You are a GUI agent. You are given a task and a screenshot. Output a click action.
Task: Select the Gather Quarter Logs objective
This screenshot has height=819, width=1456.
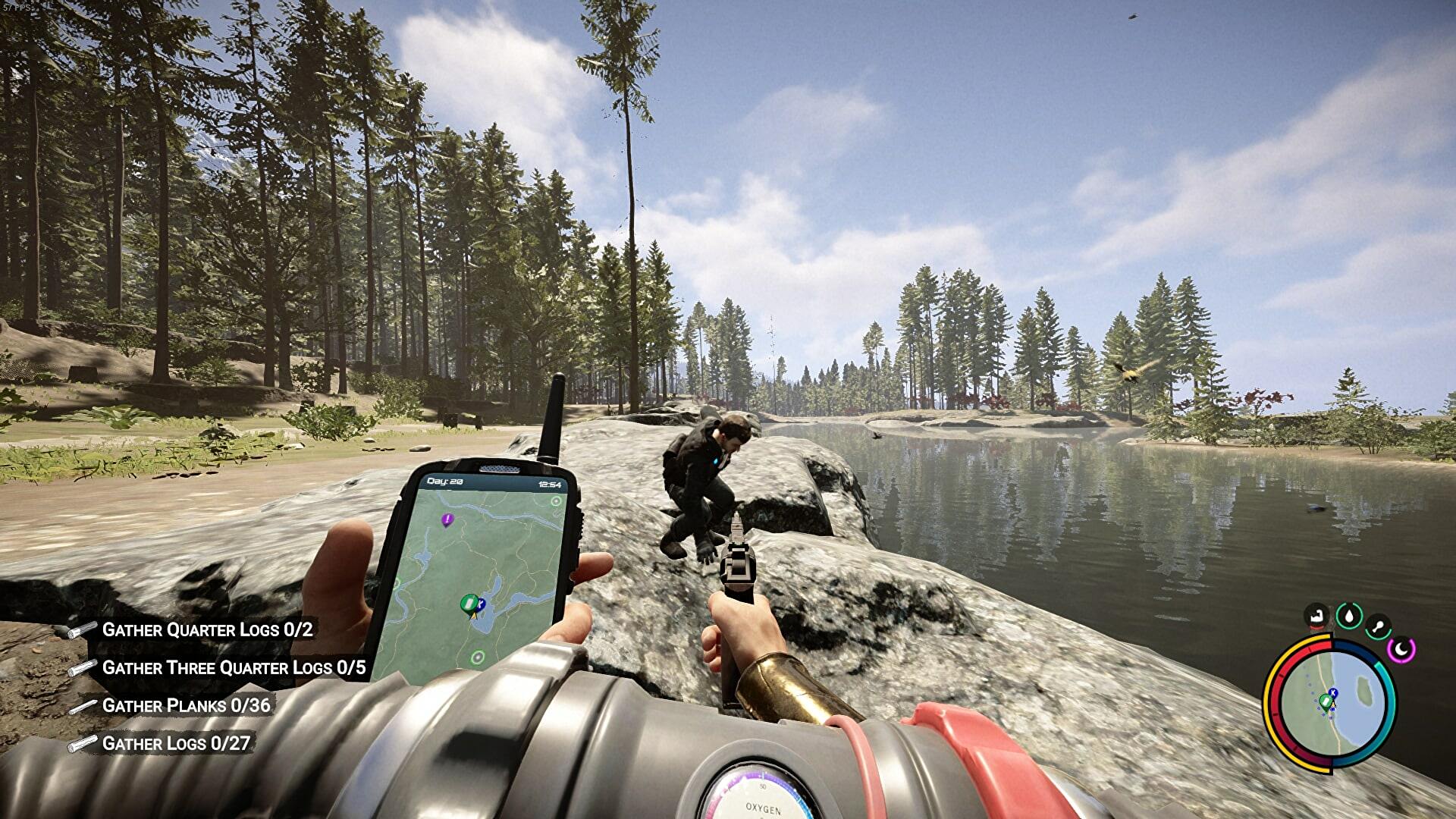coord(207,629)
